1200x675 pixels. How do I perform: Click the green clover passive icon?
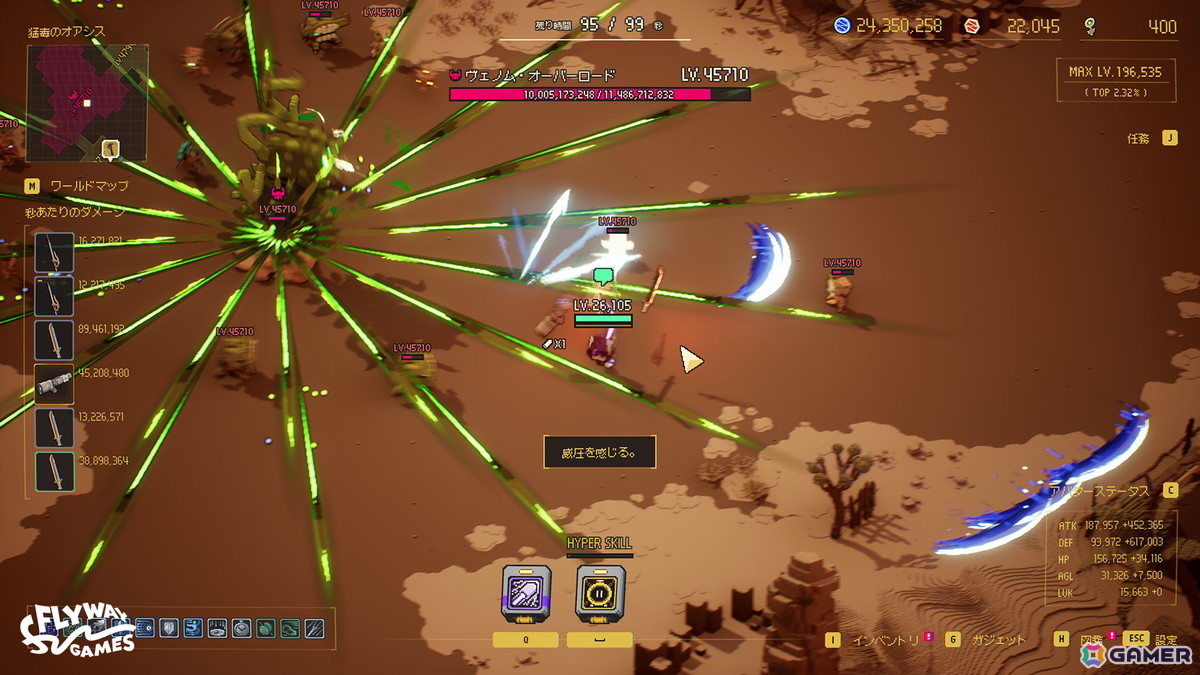[x=266, y=628]
